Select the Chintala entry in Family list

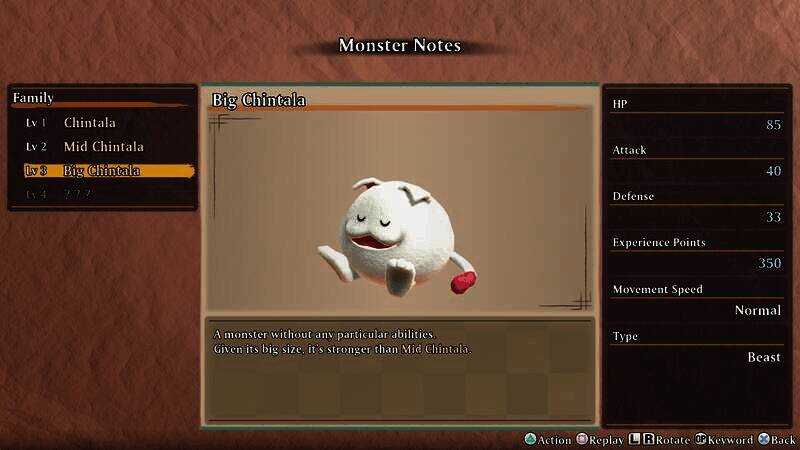(x=90, y=123)
